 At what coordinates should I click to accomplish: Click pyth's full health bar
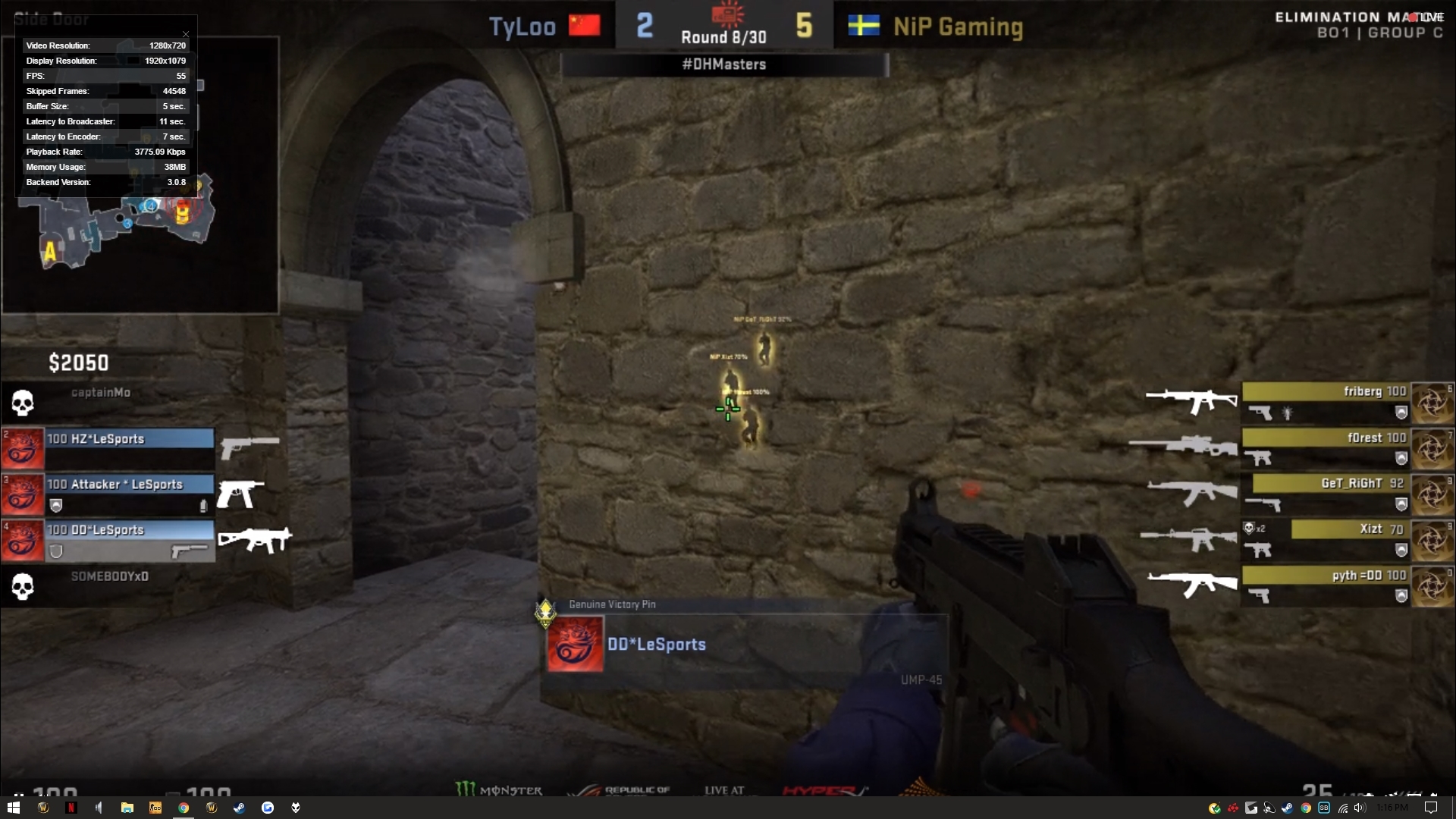click(x=1327, y=576)
